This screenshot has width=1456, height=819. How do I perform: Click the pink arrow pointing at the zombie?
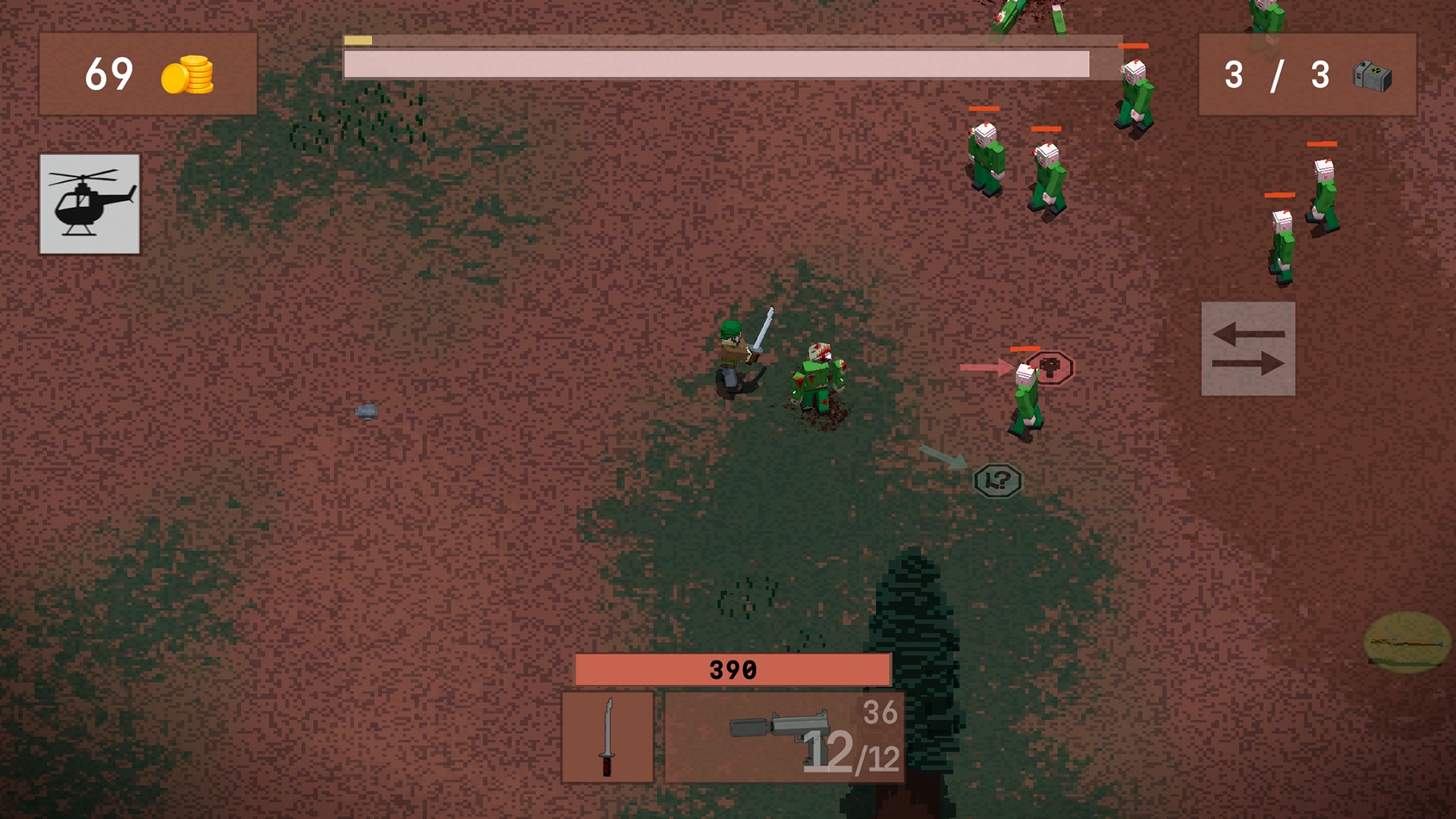pos(986,369)
